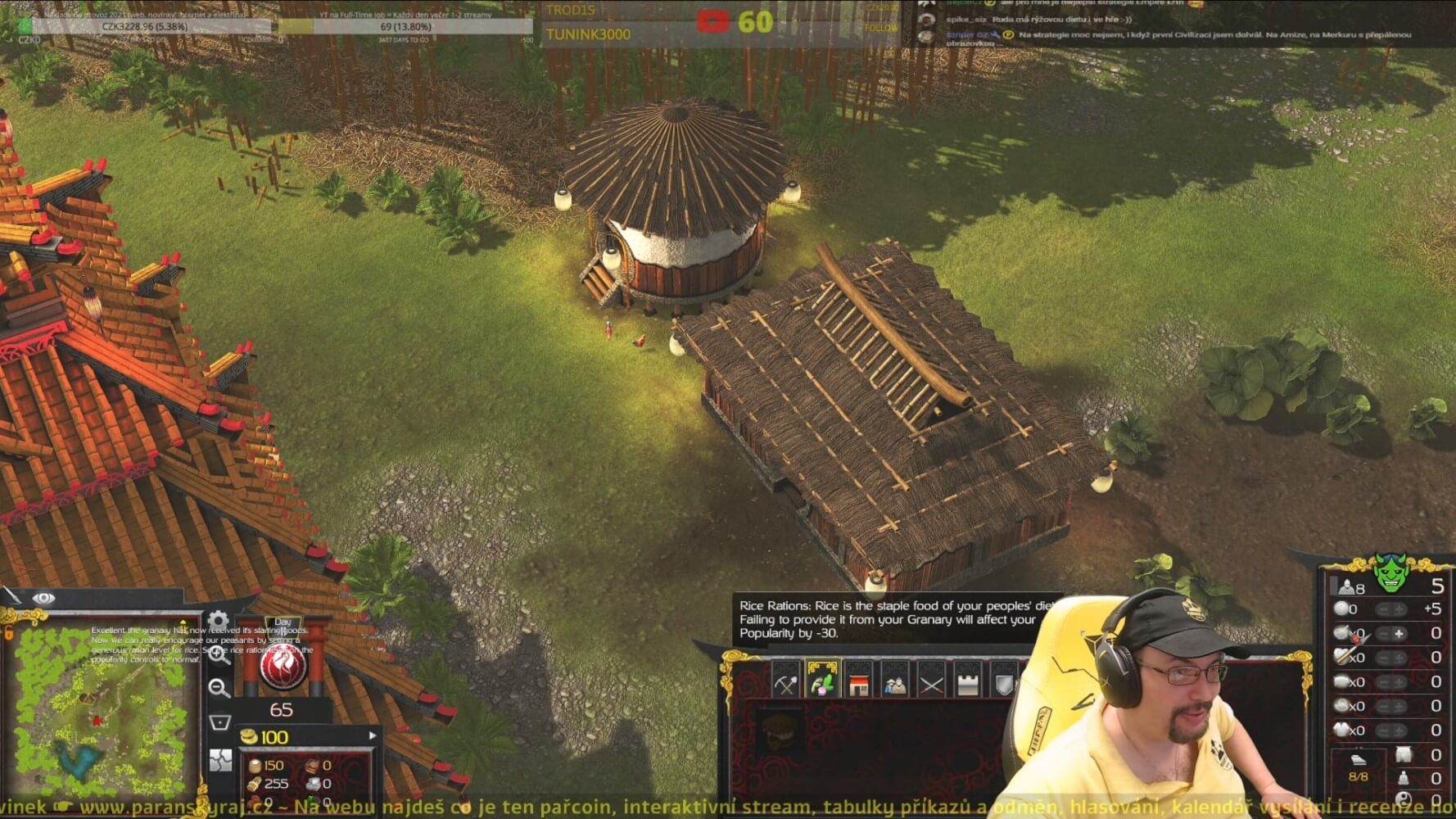Screen dimensions: 1456x819
Task: Zoom out with the magnifier minus button
Action: (219, 688)
